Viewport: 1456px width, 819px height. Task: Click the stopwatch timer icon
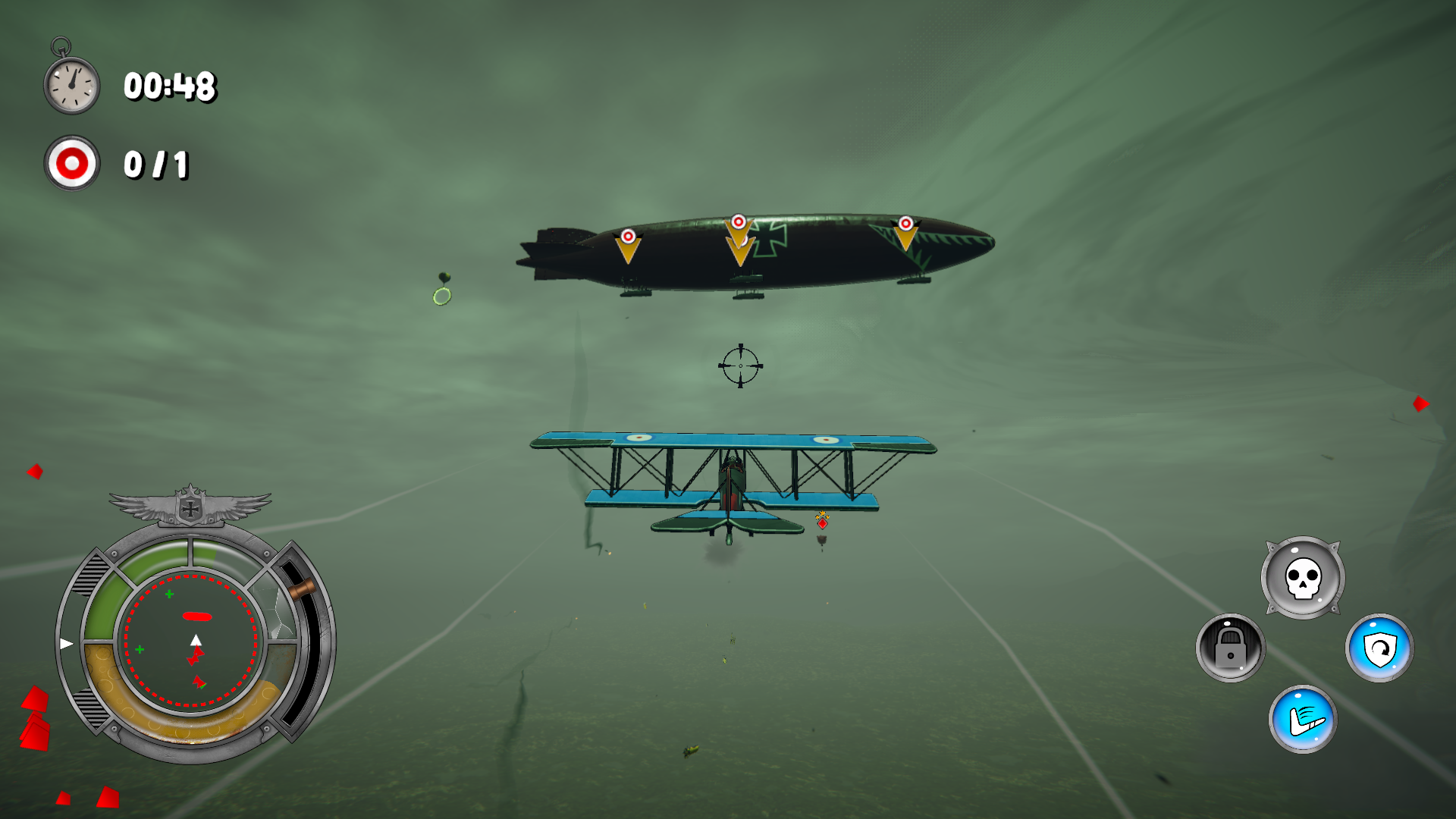[71, 83]
